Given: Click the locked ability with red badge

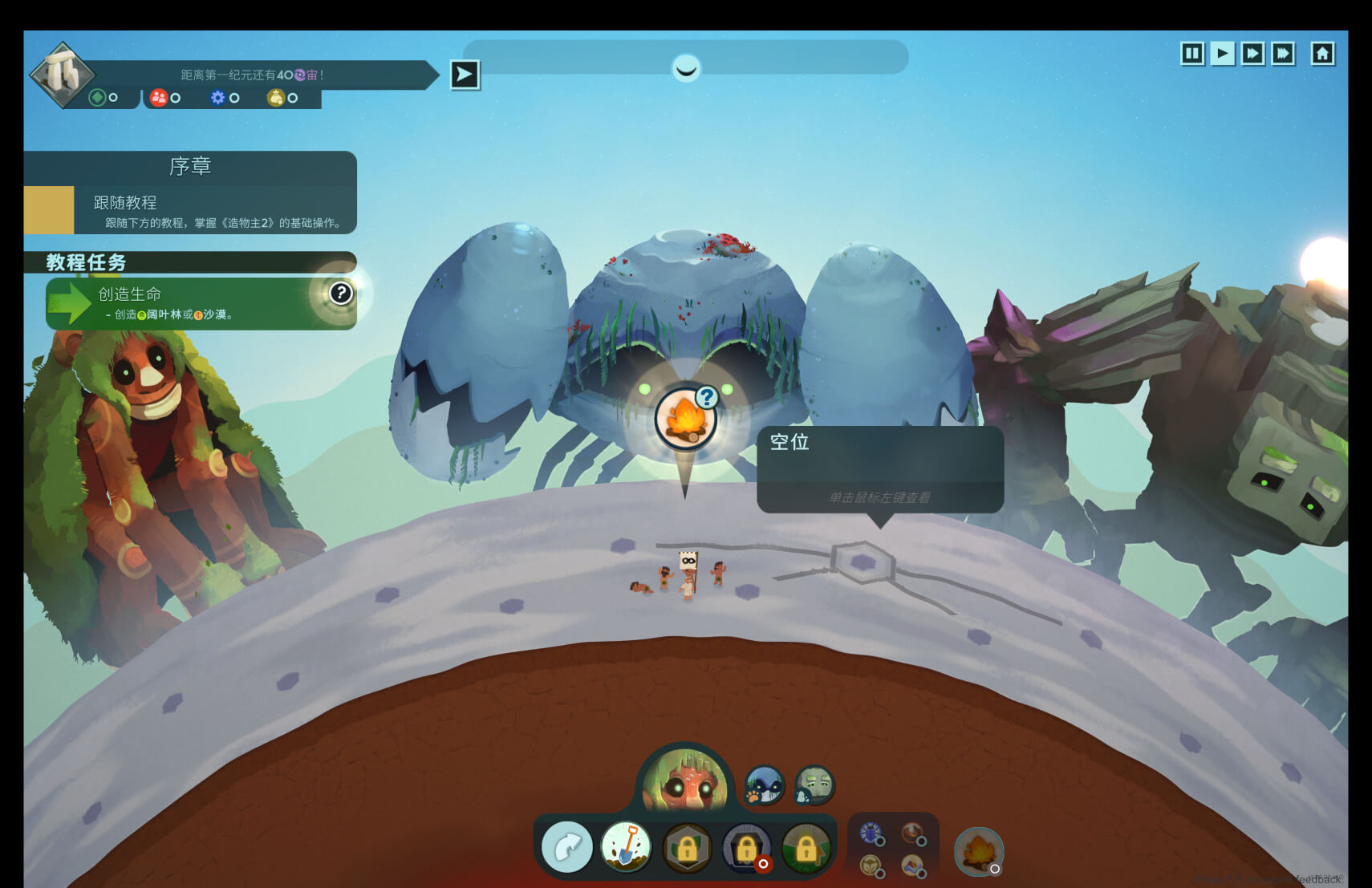Looking at the screenshot, I should click(747, 848).
